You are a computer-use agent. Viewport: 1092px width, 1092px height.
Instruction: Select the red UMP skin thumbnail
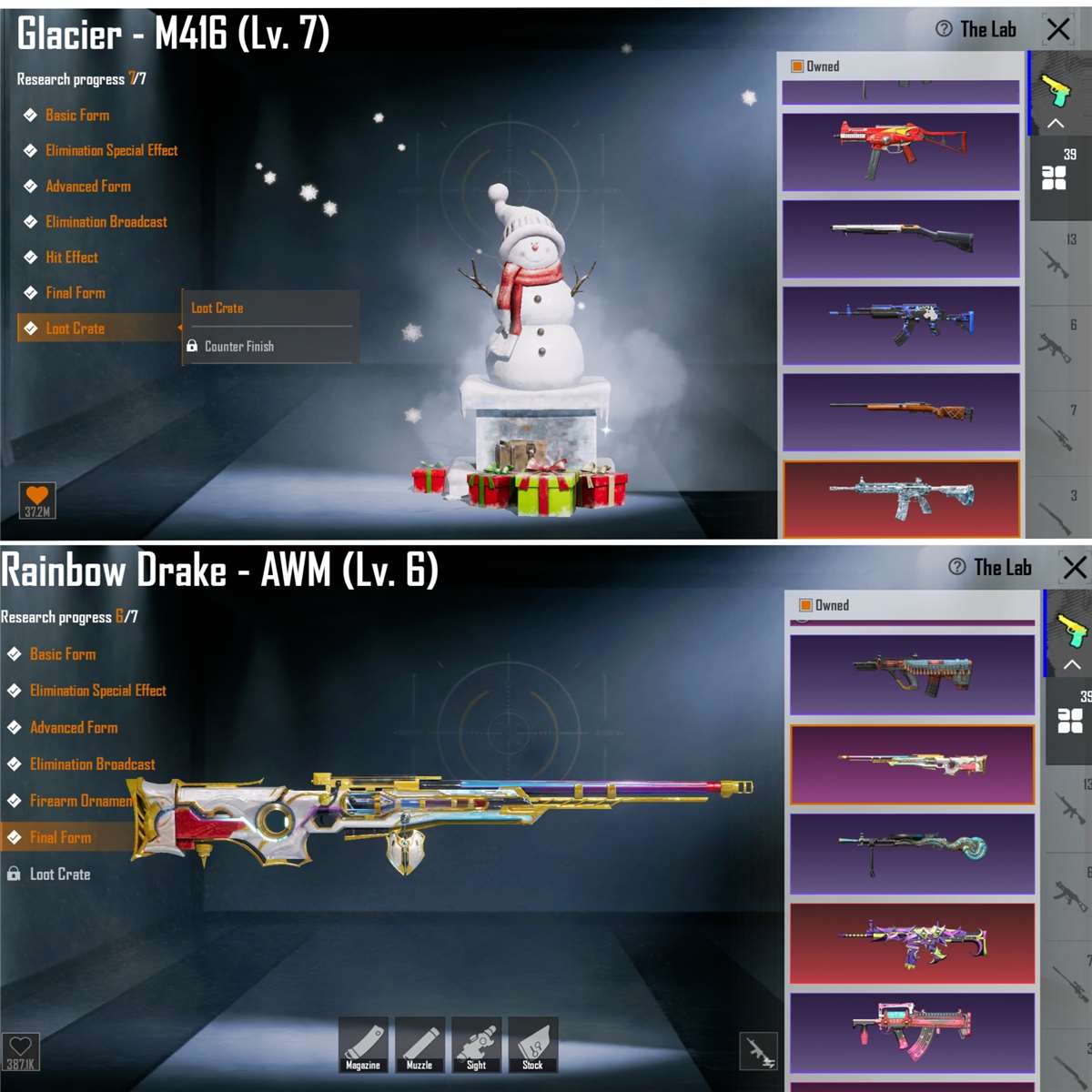(901, 151)
